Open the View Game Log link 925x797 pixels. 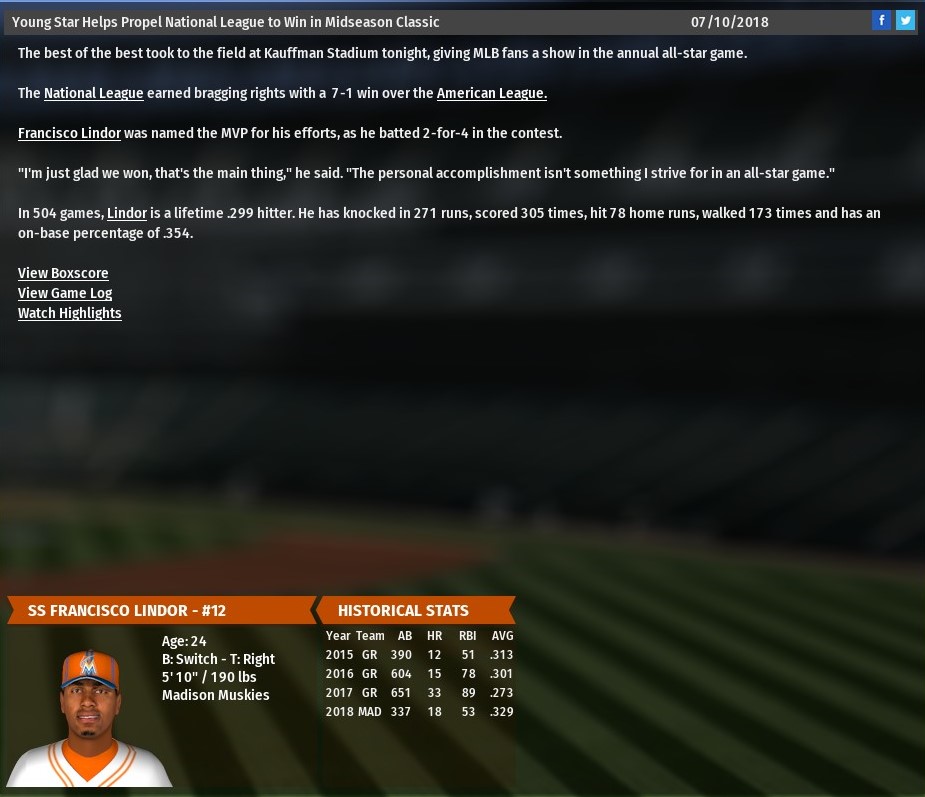pyautogui.click(x=65, y=293)
